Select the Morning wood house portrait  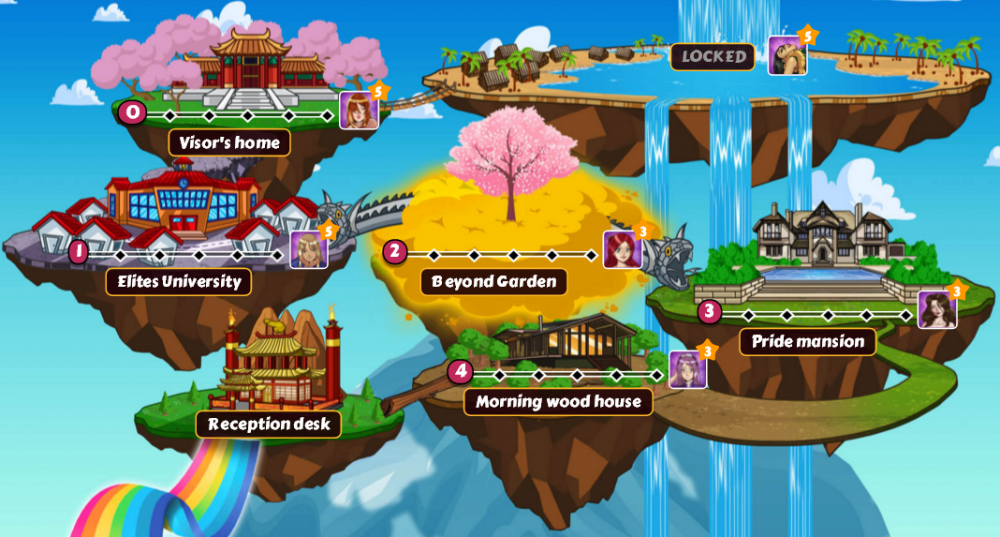(x=687, y=370)
